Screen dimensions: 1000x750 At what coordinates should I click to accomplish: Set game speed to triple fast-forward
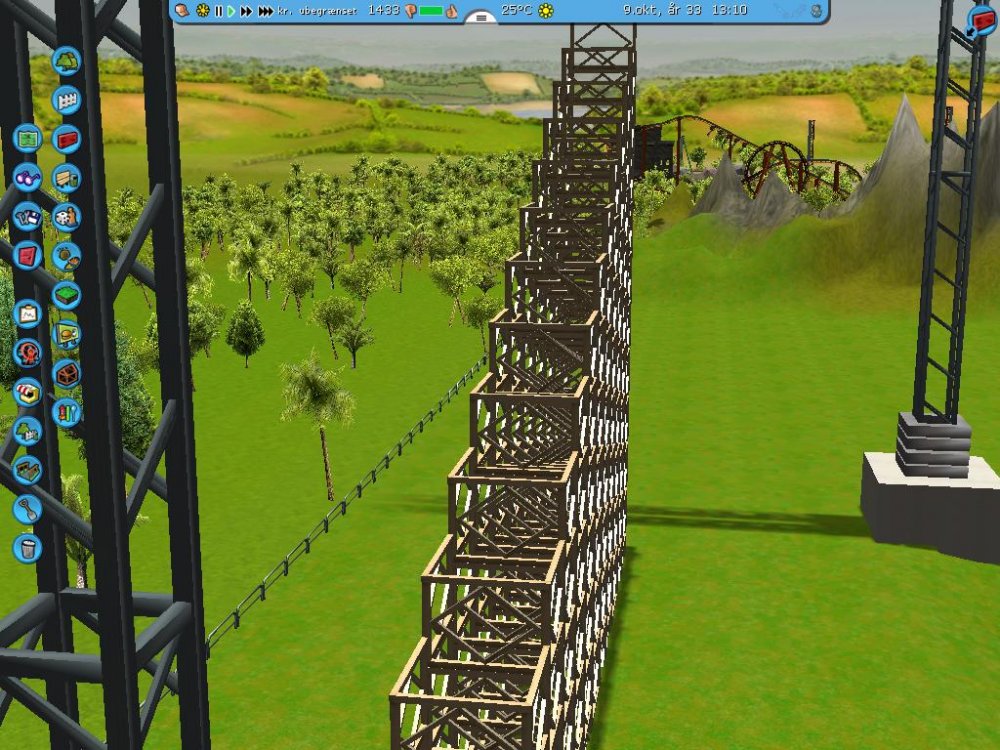coord(265,11)
